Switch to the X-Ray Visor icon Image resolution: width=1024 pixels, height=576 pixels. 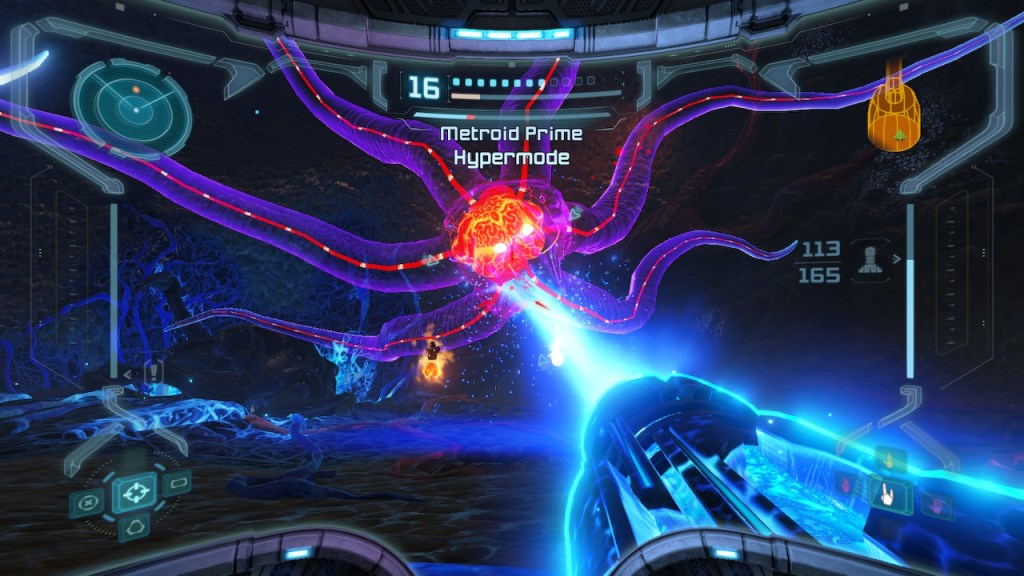tap(88, 502)
